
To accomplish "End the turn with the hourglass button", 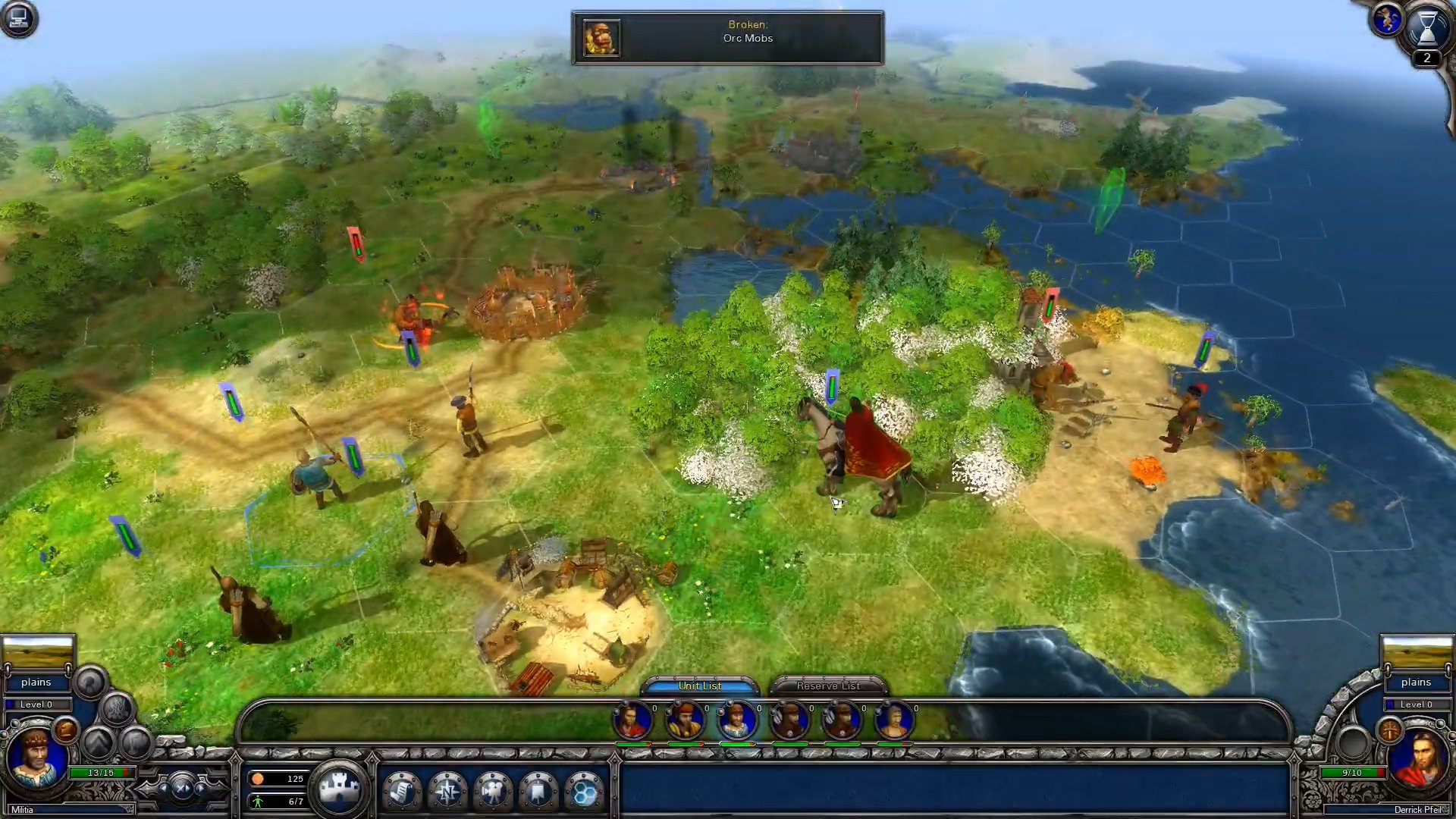I will point(1426,29).
